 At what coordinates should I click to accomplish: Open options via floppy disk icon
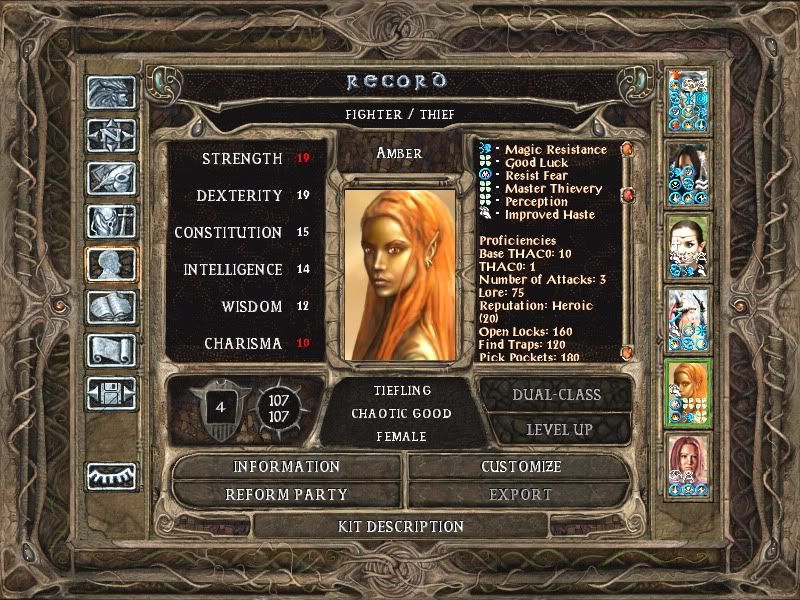(110, 392)
